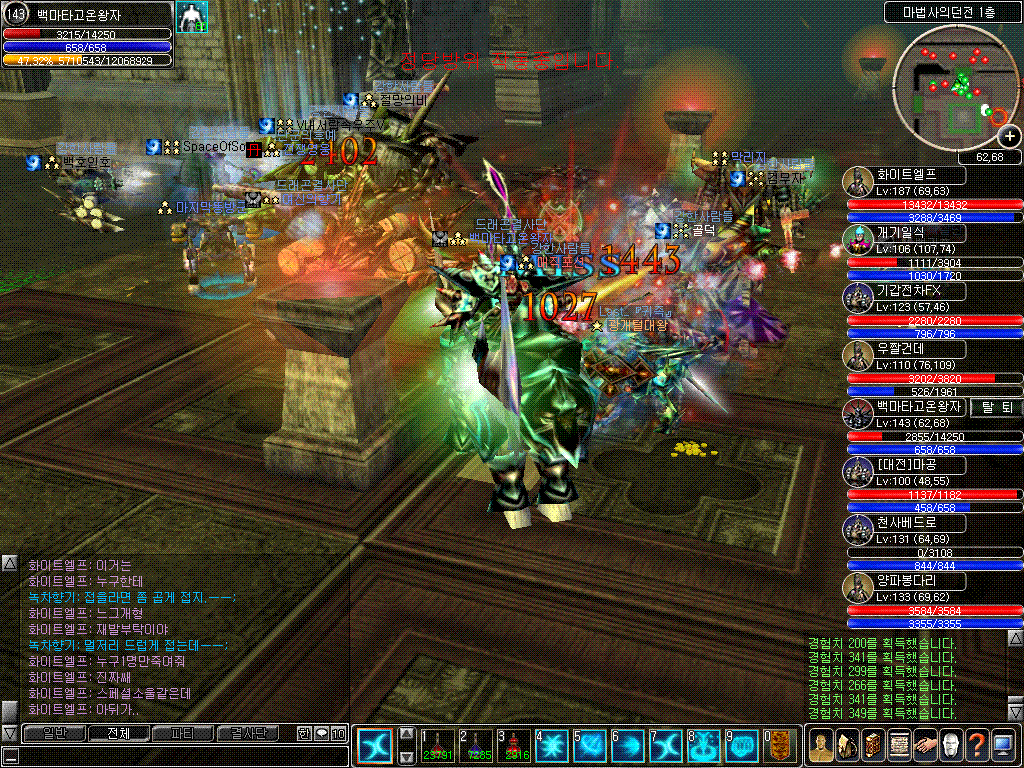This screenshot has width=1024, height=768.
Task: Zoom the minimap with the plus button
Action: [x=1010, y=138]
